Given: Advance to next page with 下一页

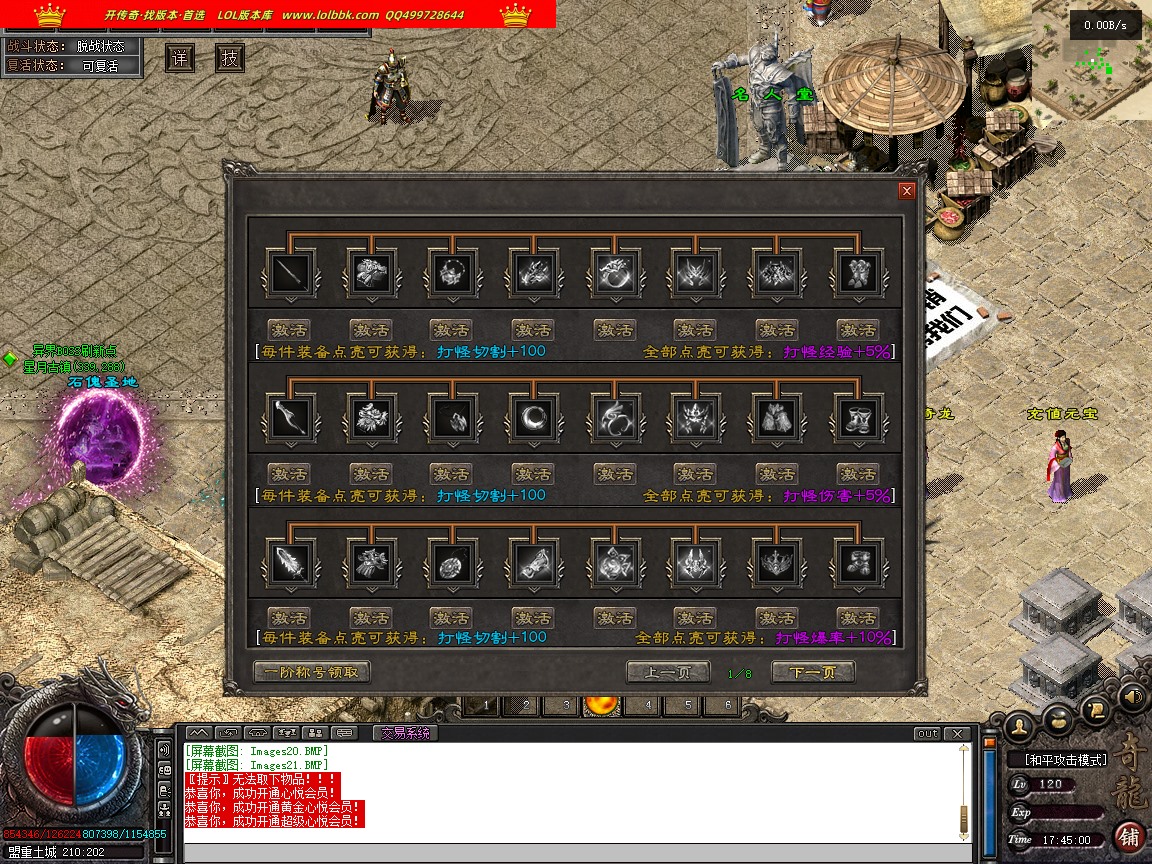Looking at the screenshot, I should click(x=812, y=672).
